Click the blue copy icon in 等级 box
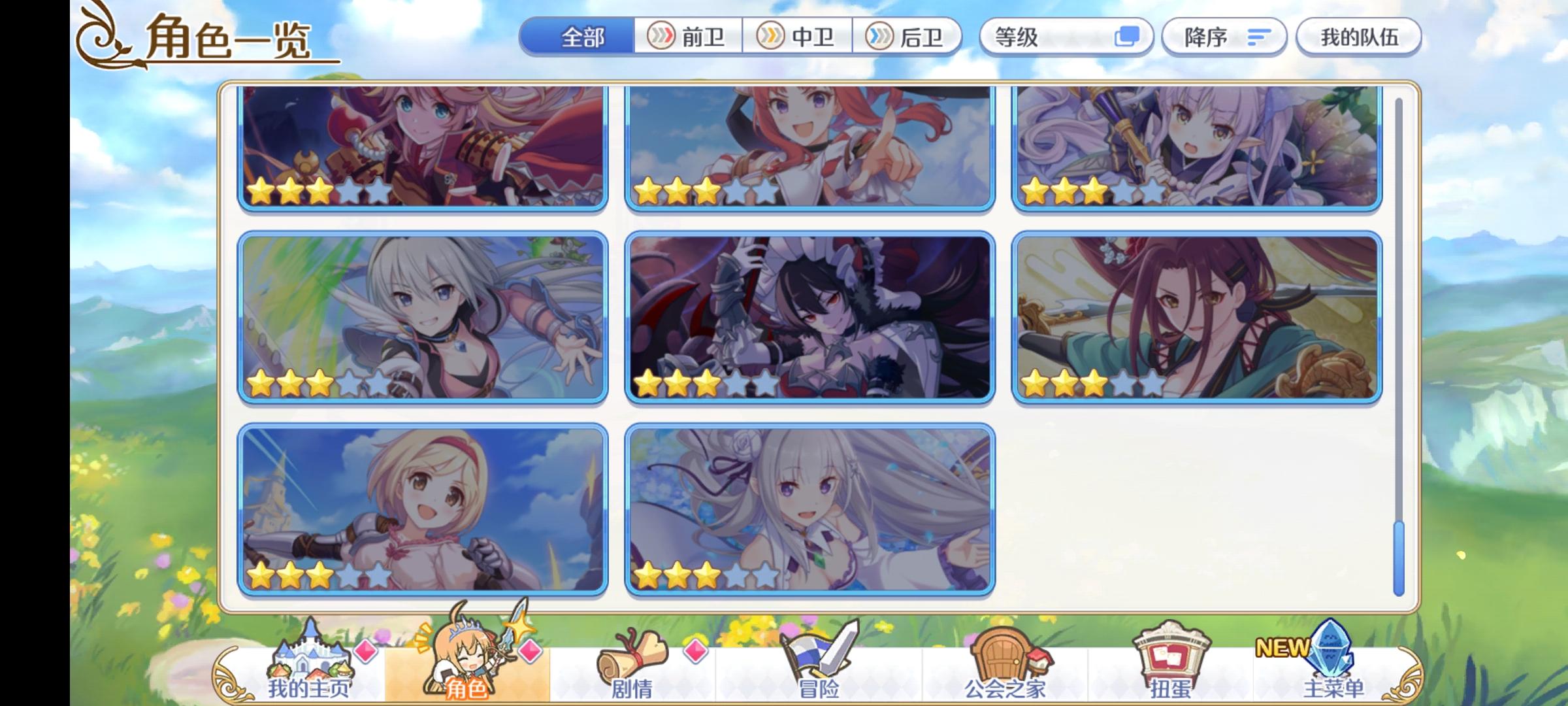1568x706 pixels. [1126, 37]
